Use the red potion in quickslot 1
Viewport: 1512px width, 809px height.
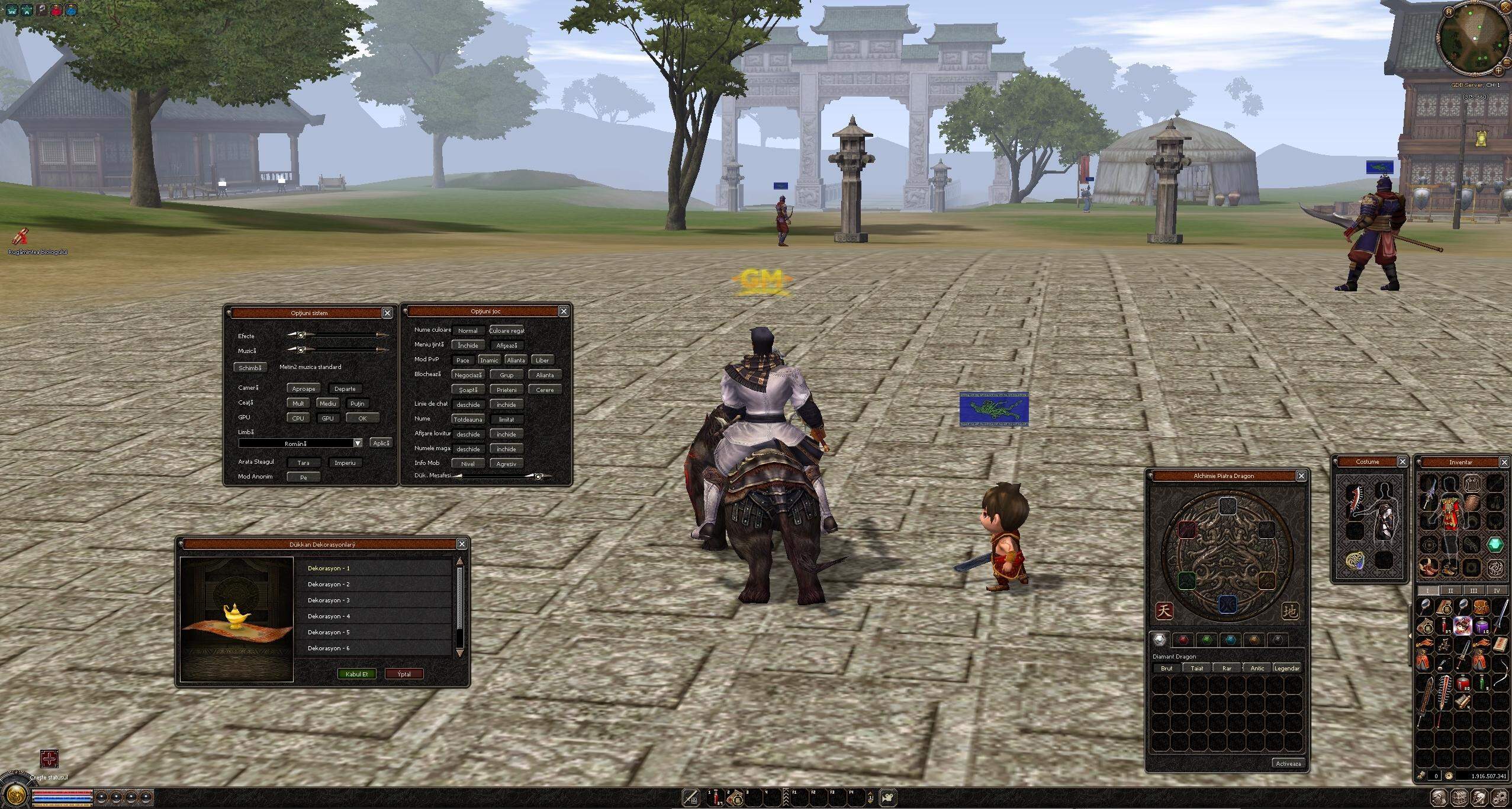[716, 798]
